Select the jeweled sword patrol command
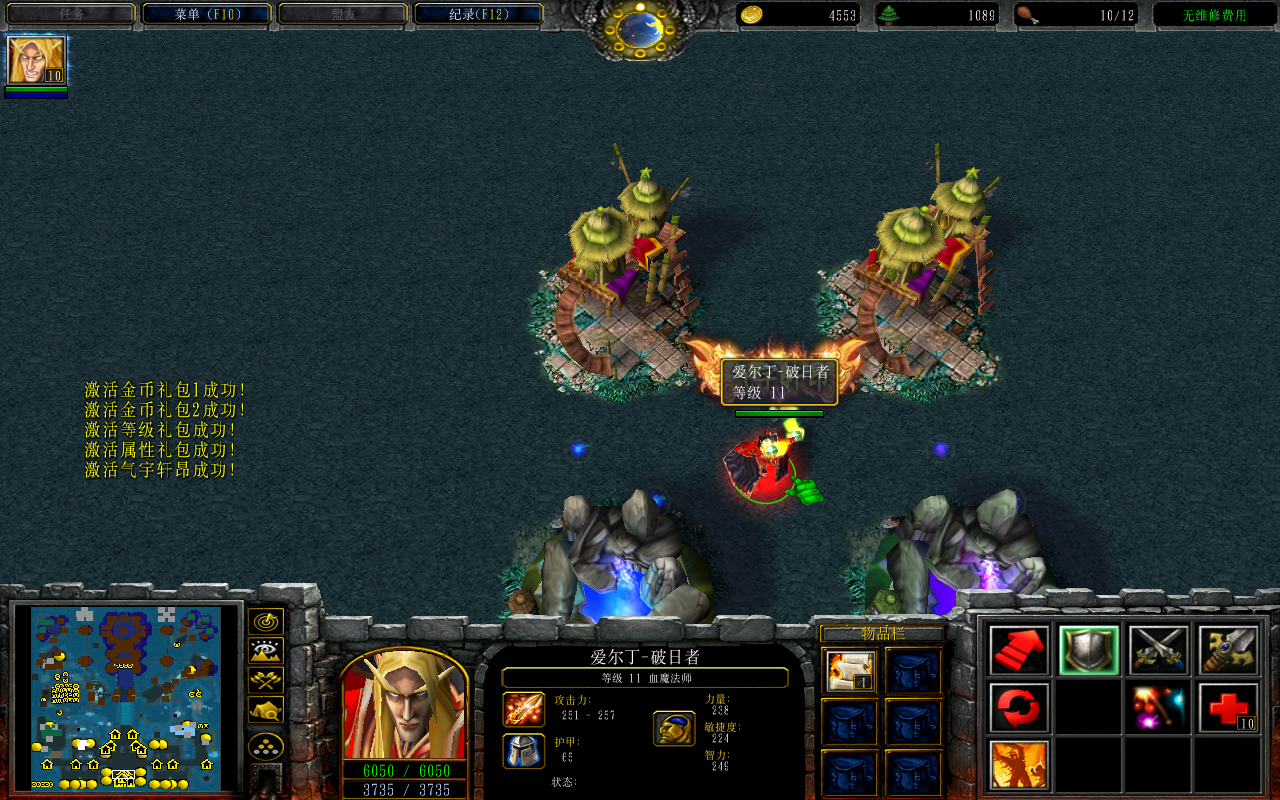 pos(1228,651)
